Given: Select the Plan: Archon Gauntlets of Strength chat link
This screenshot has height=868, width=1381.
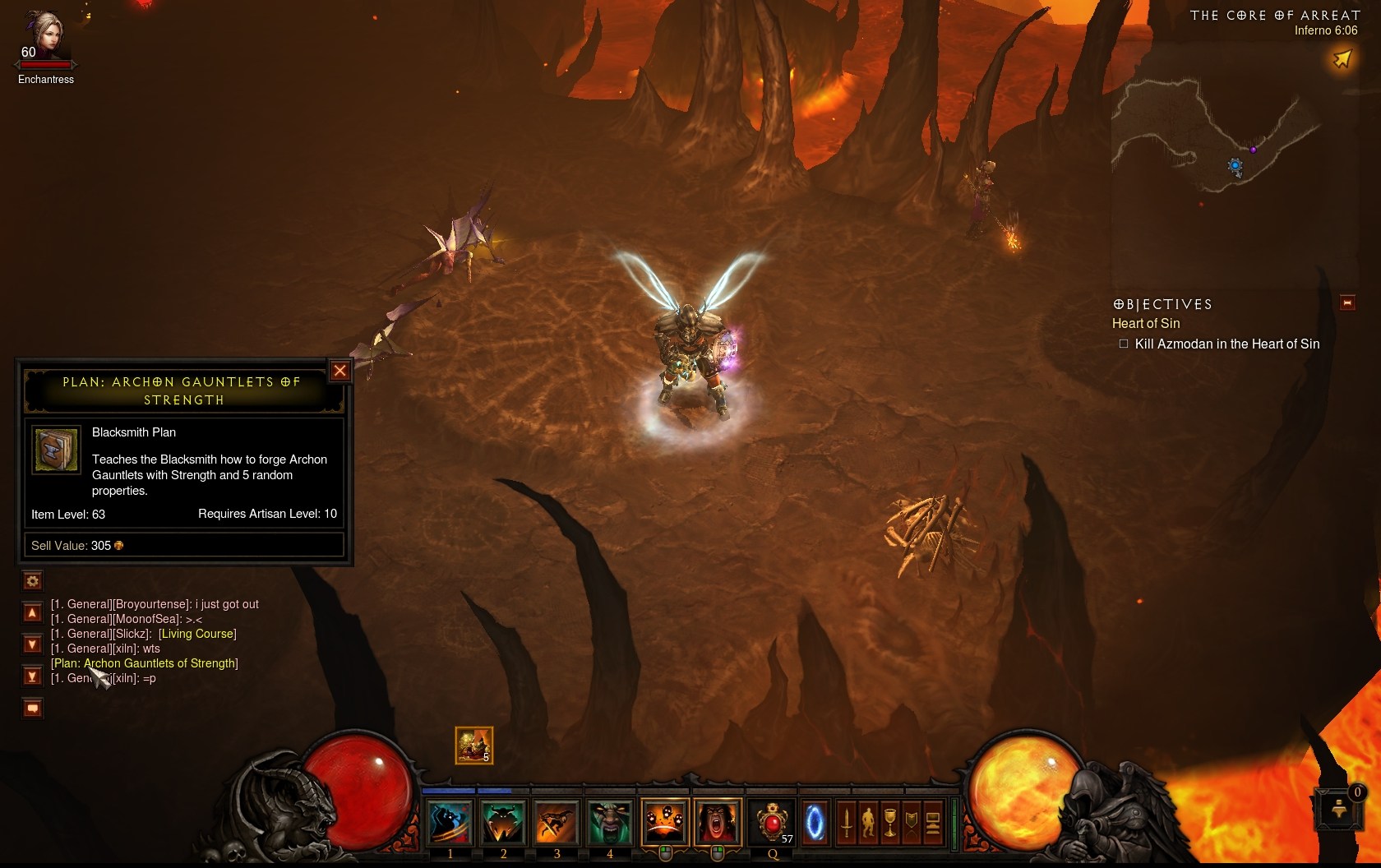Looking at the screenshot, I should 145,663.
